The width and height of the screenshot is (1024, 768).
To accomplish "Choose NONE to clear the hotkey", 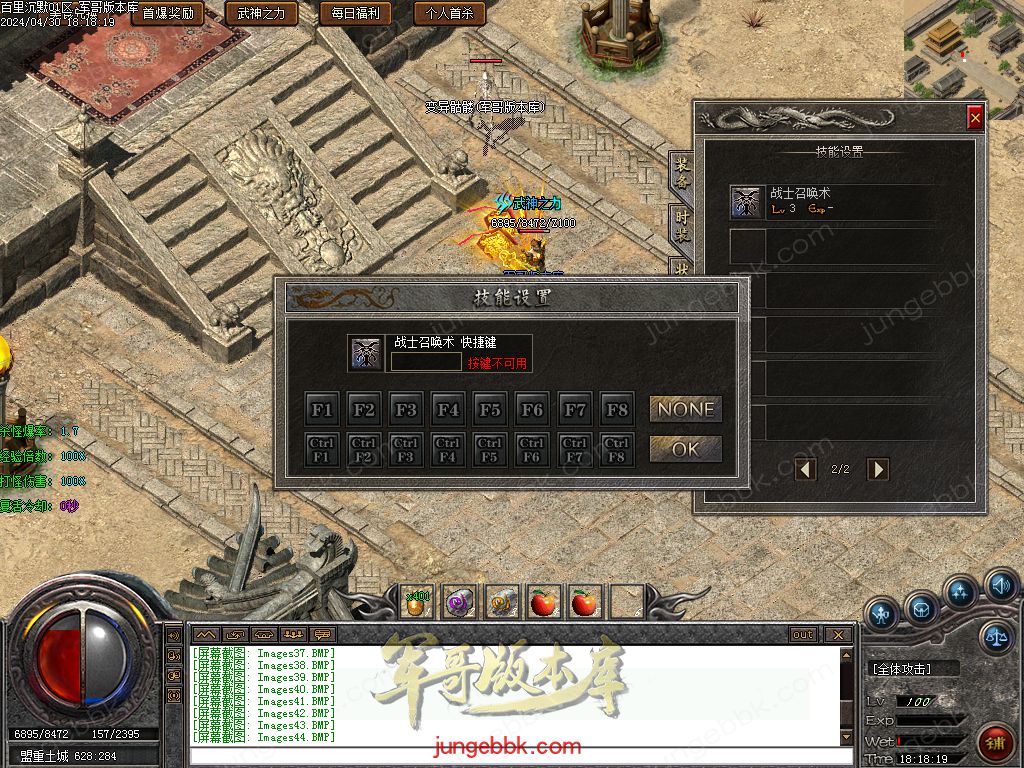I will (686, 409).
